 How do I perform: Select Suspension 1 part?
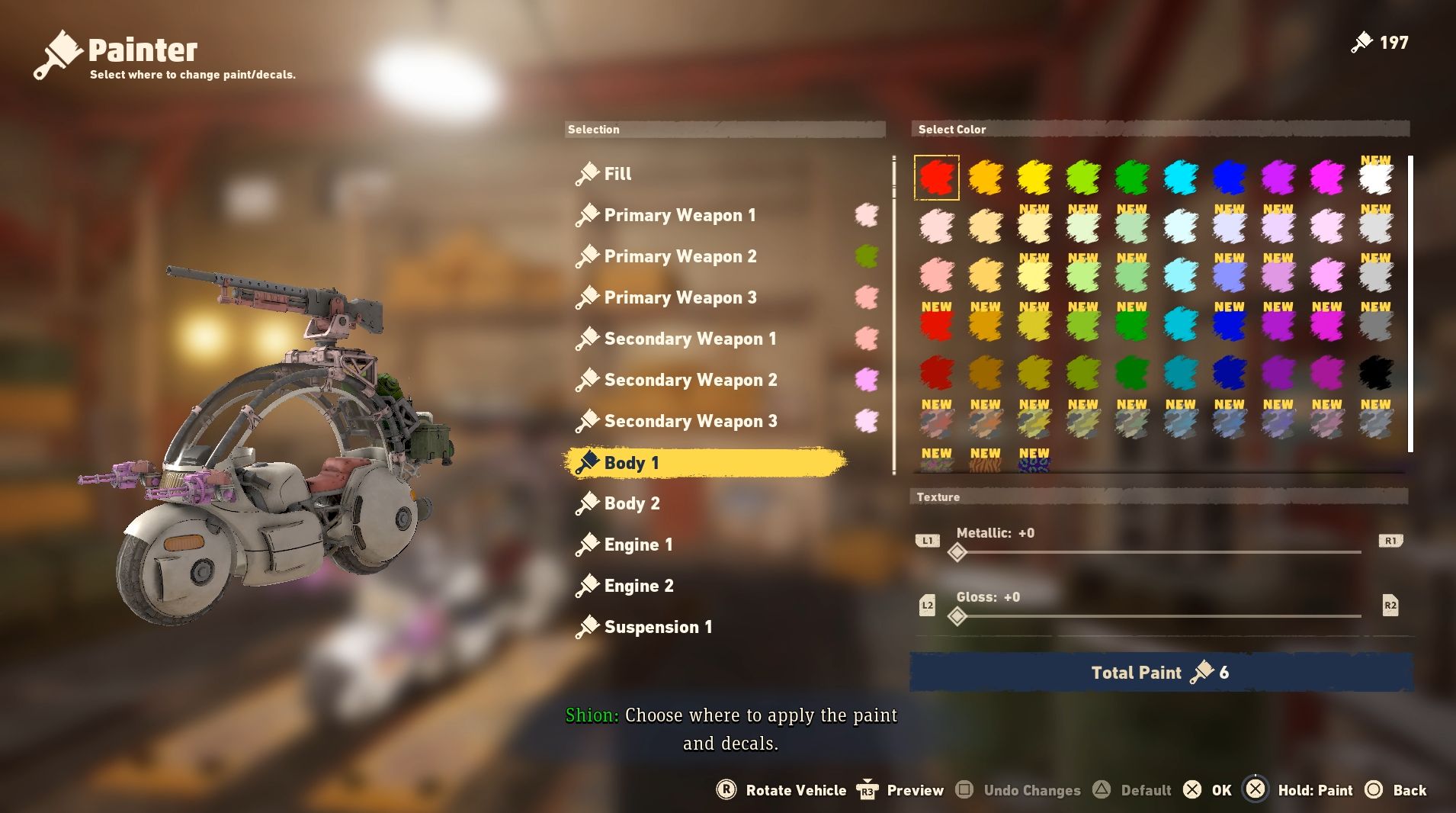658,627
